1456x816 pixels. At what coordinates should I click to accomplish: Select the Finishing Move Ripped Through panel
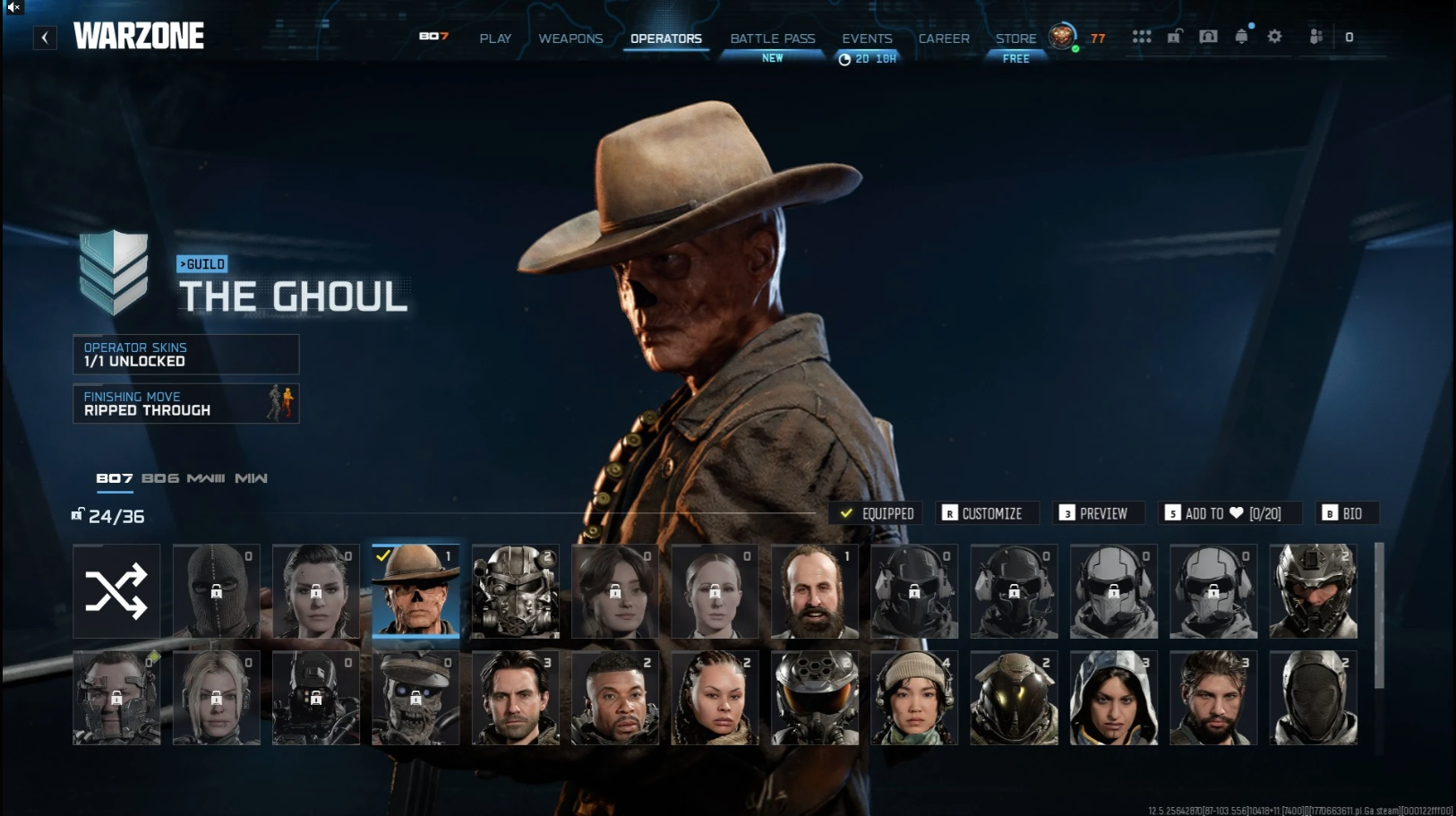pyautogui.click(x=185, y=403)
